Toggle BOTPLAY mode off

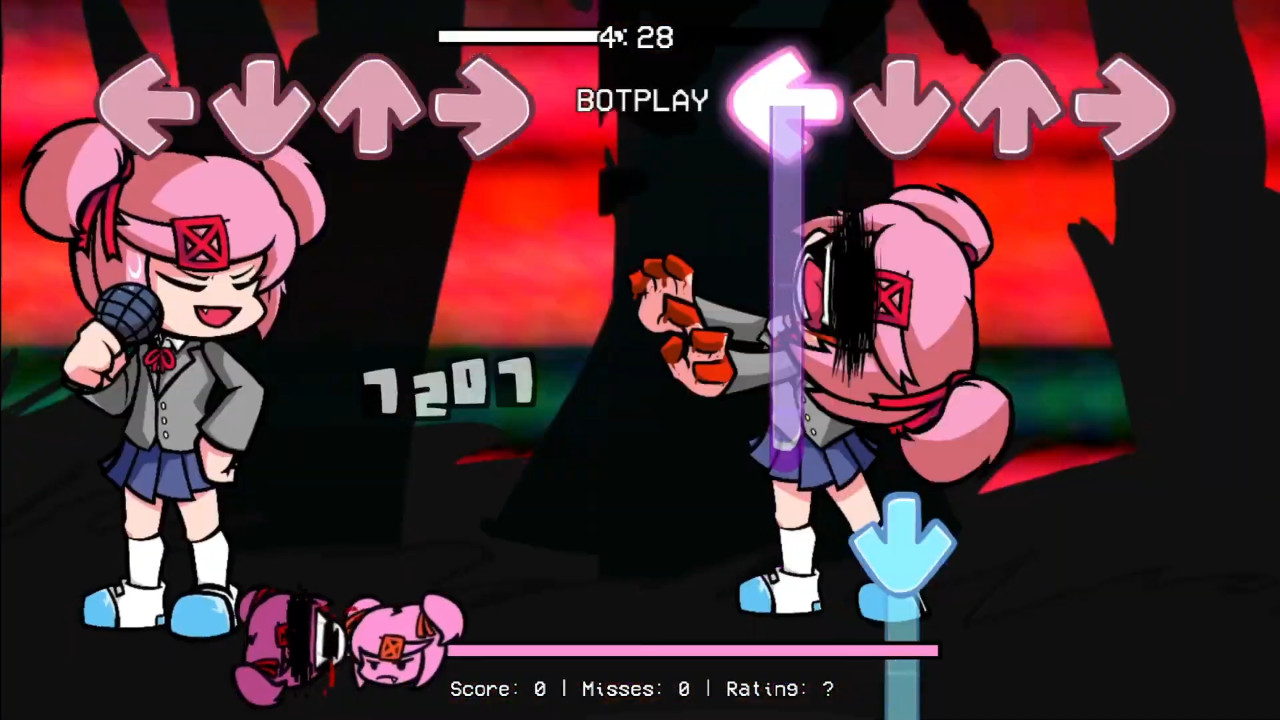coord(641,100)
